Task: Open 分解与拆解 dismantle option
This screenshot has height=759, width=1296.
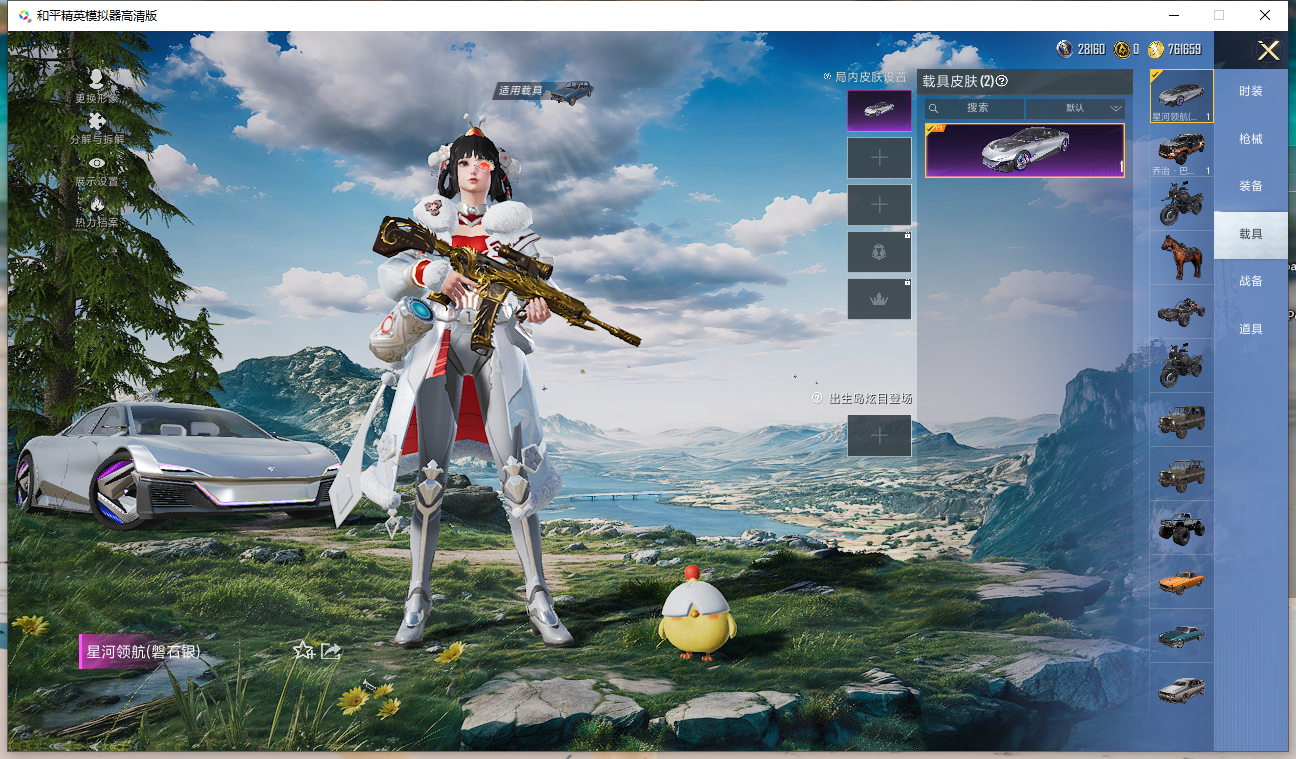Action: [x=97, y=128]
